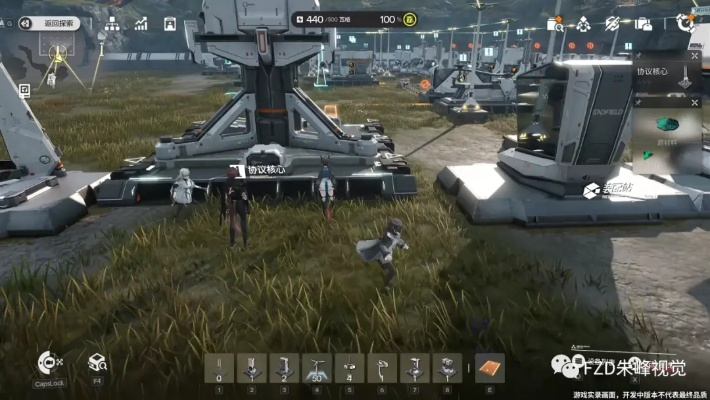Select the cluster-of-cubes icon in top bar

[586, 23]
